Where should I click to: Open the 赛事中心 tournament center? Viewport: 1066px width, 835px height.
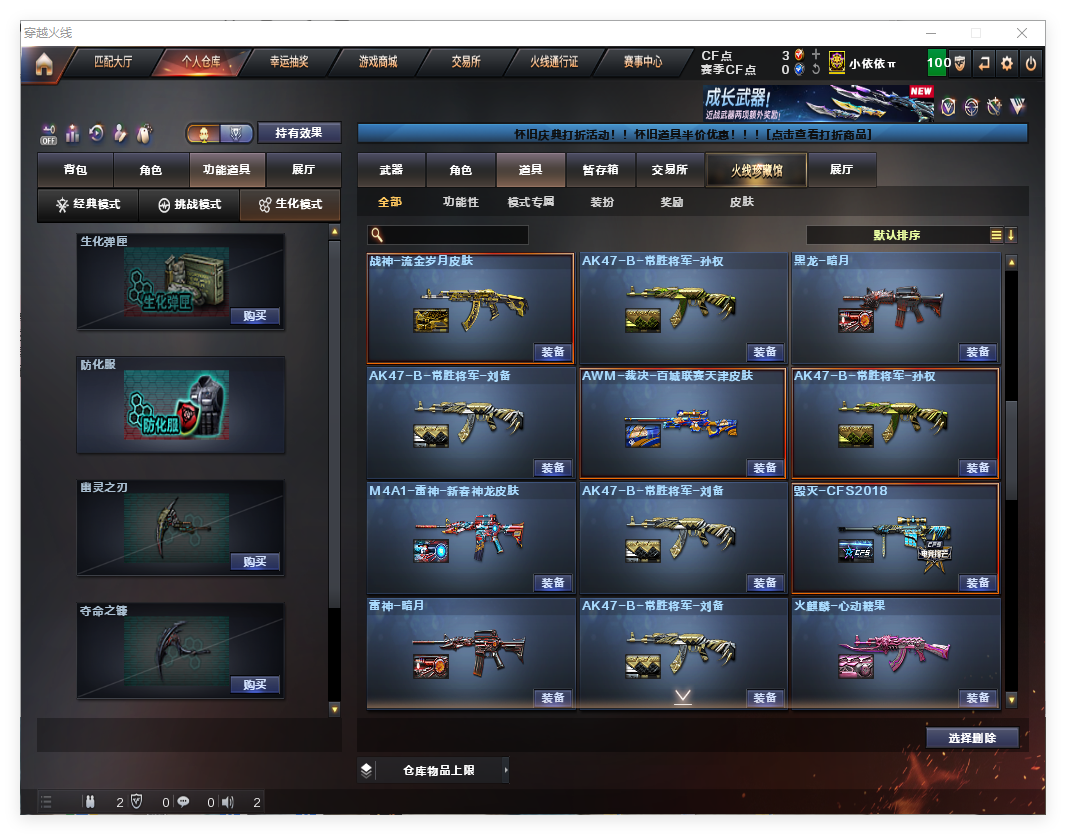coord(642,62)
